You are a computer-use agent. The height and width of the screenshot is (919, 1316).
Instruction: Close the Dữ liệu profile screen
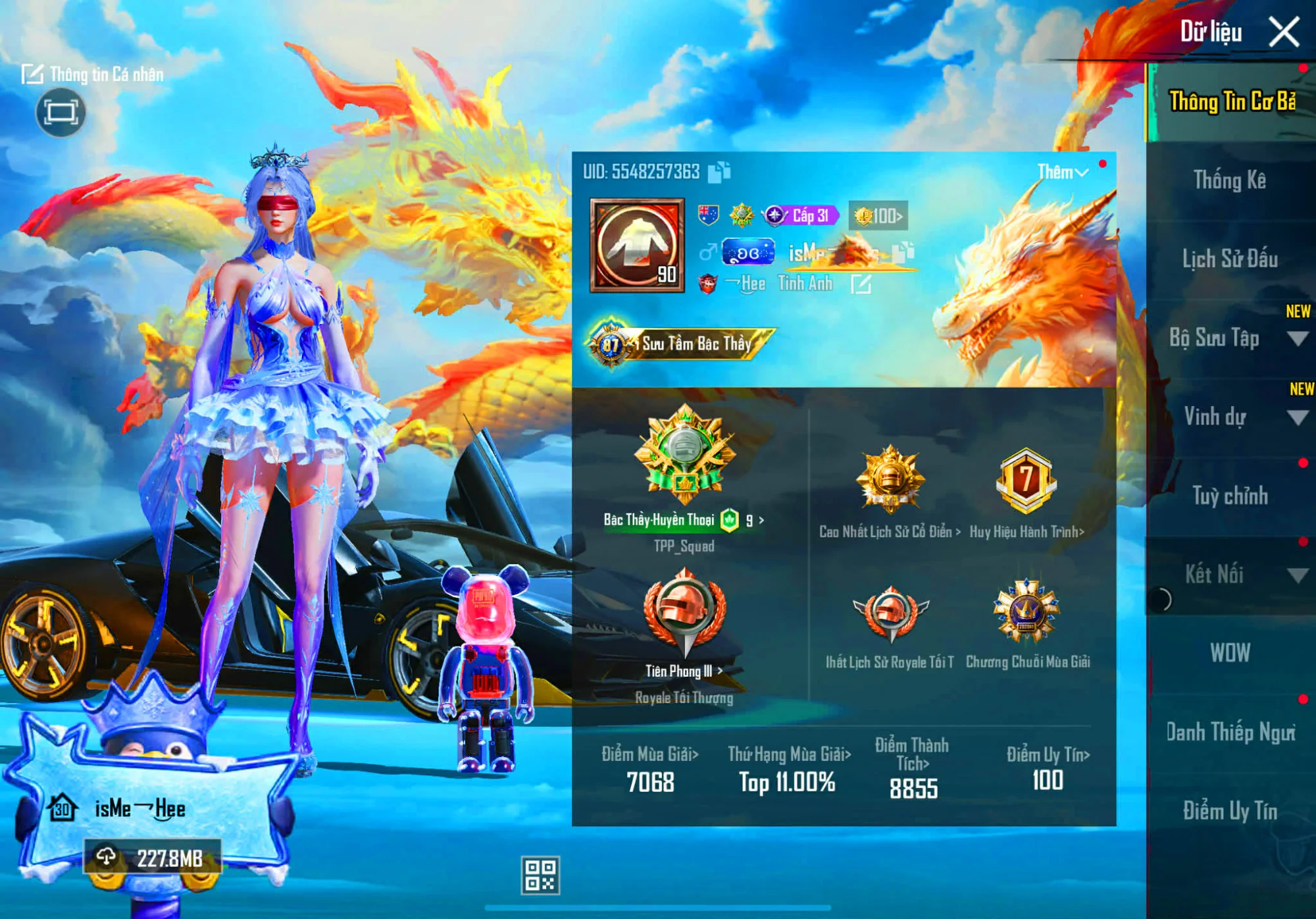point(1283,32)
